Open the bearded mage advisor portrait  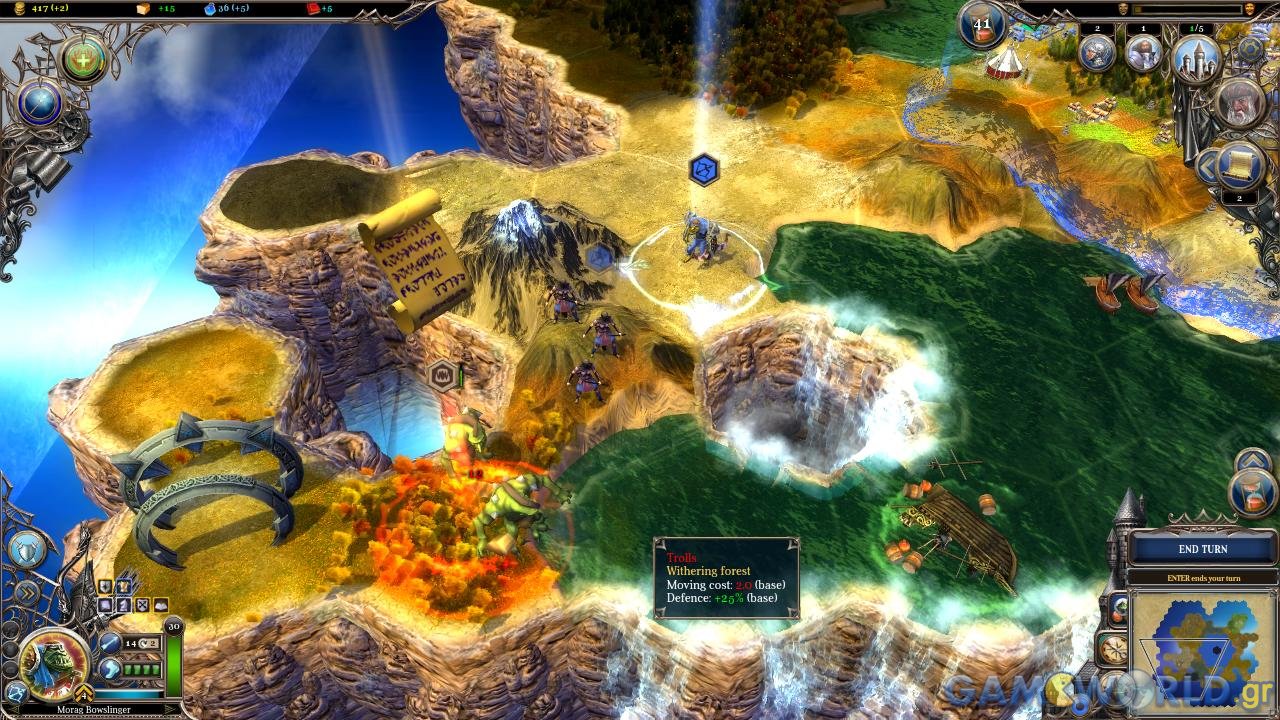coord(1241,104)
